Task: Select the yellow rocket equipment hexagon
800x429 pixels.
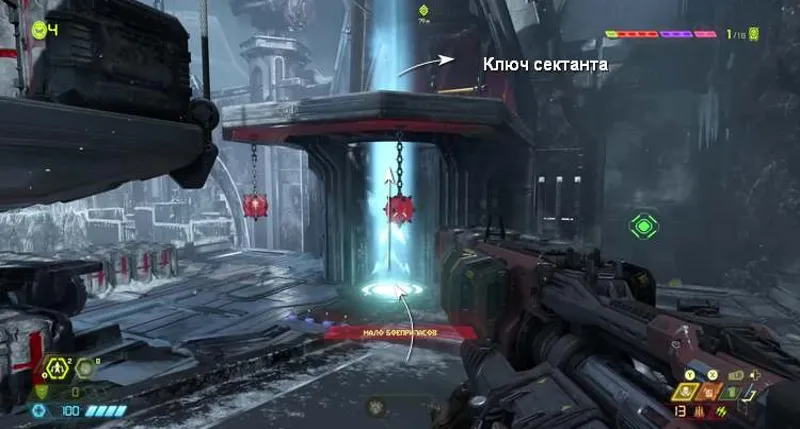Action: (x=57, y=369)
